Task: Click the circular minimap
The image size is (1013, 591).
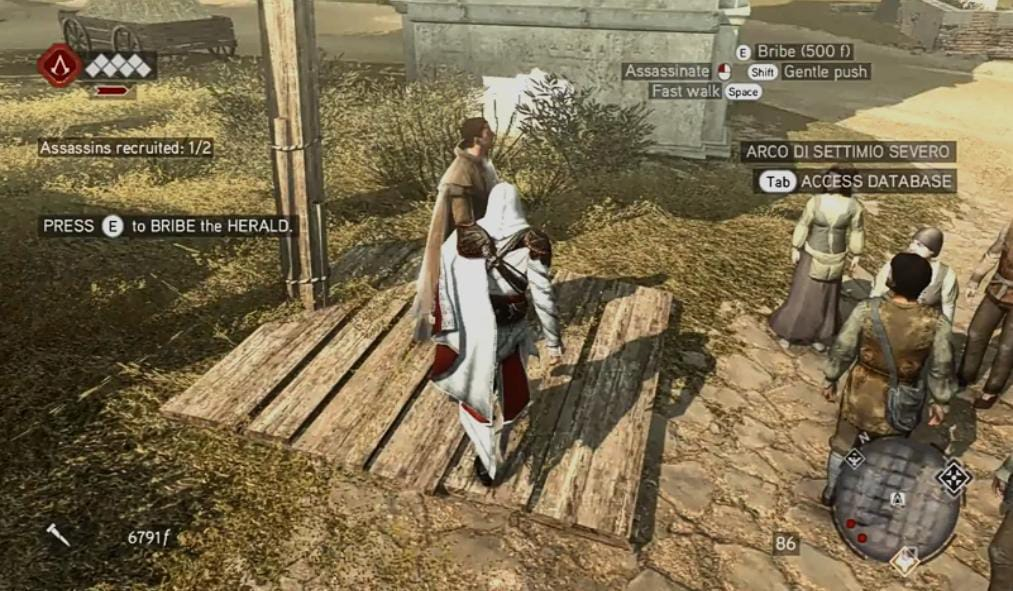Action: pyautogui.click(x=896, y=499)
